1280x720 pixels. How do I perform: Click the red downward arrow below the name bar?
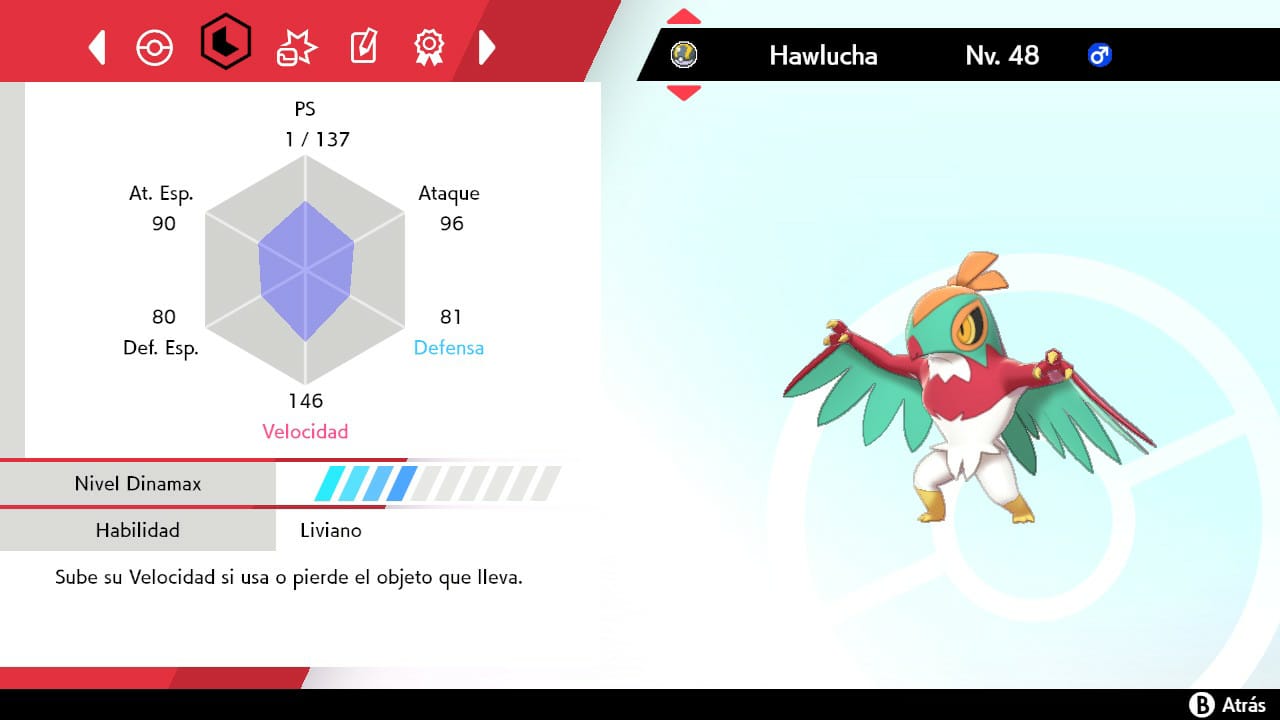[x=683, y=92]
